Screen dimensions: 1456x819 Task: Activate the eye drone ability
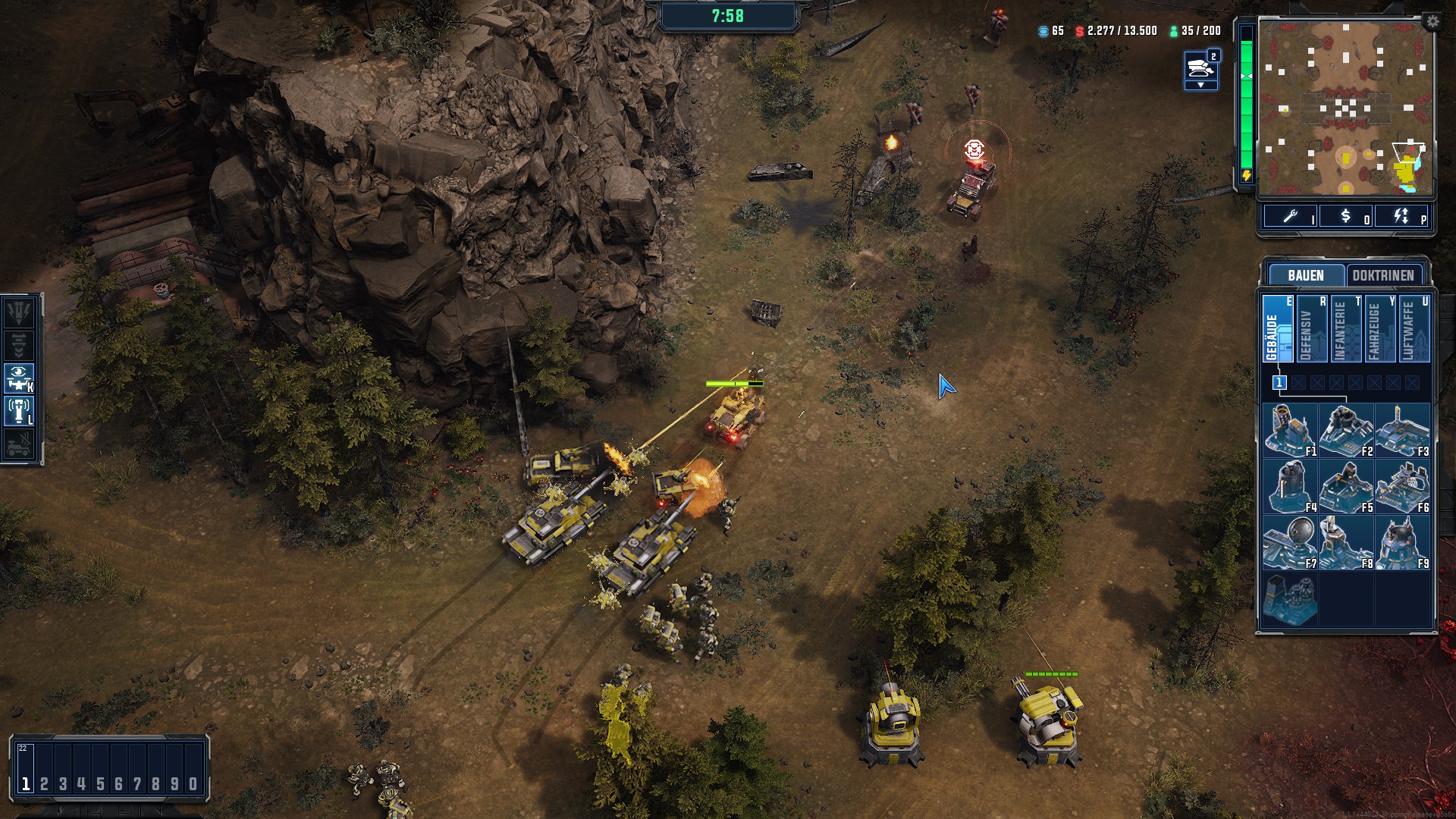(x=19, y=378)
